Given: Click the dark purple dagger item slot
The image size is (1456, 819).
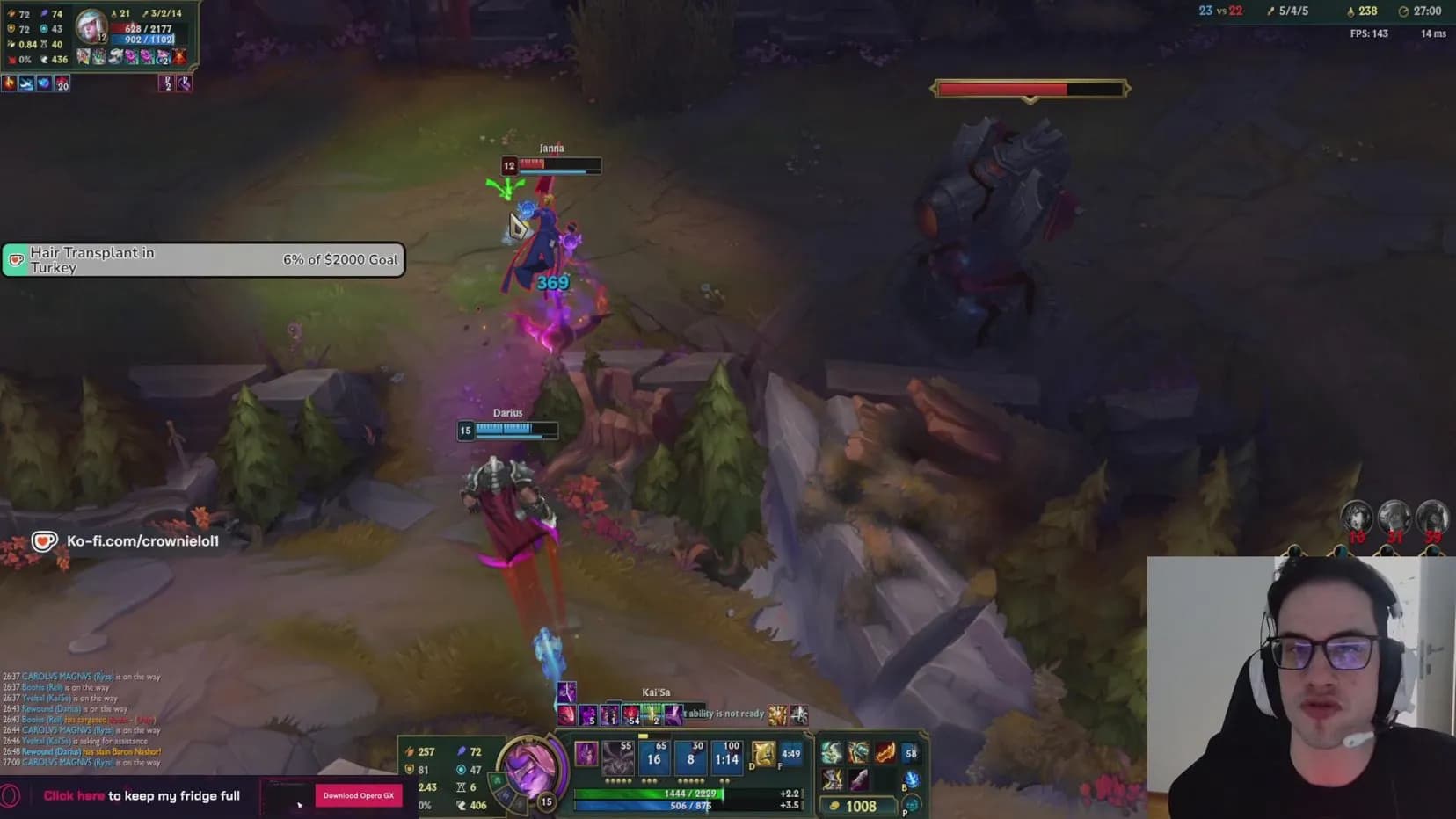Looking at the screenshot, I should point(858,779).
